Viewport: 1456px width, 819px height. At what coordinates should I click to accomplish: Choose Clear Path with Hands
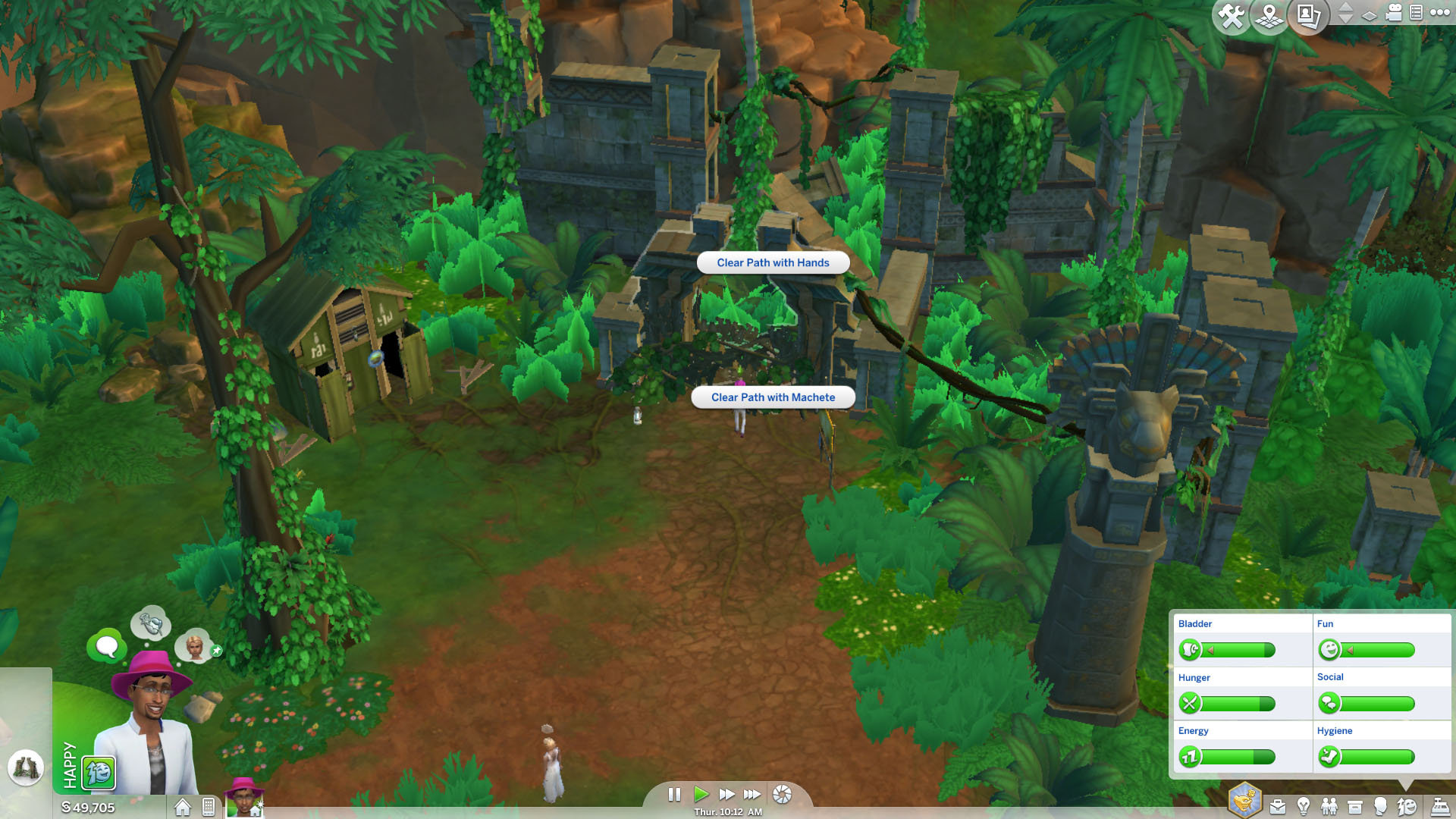[772, 262]
